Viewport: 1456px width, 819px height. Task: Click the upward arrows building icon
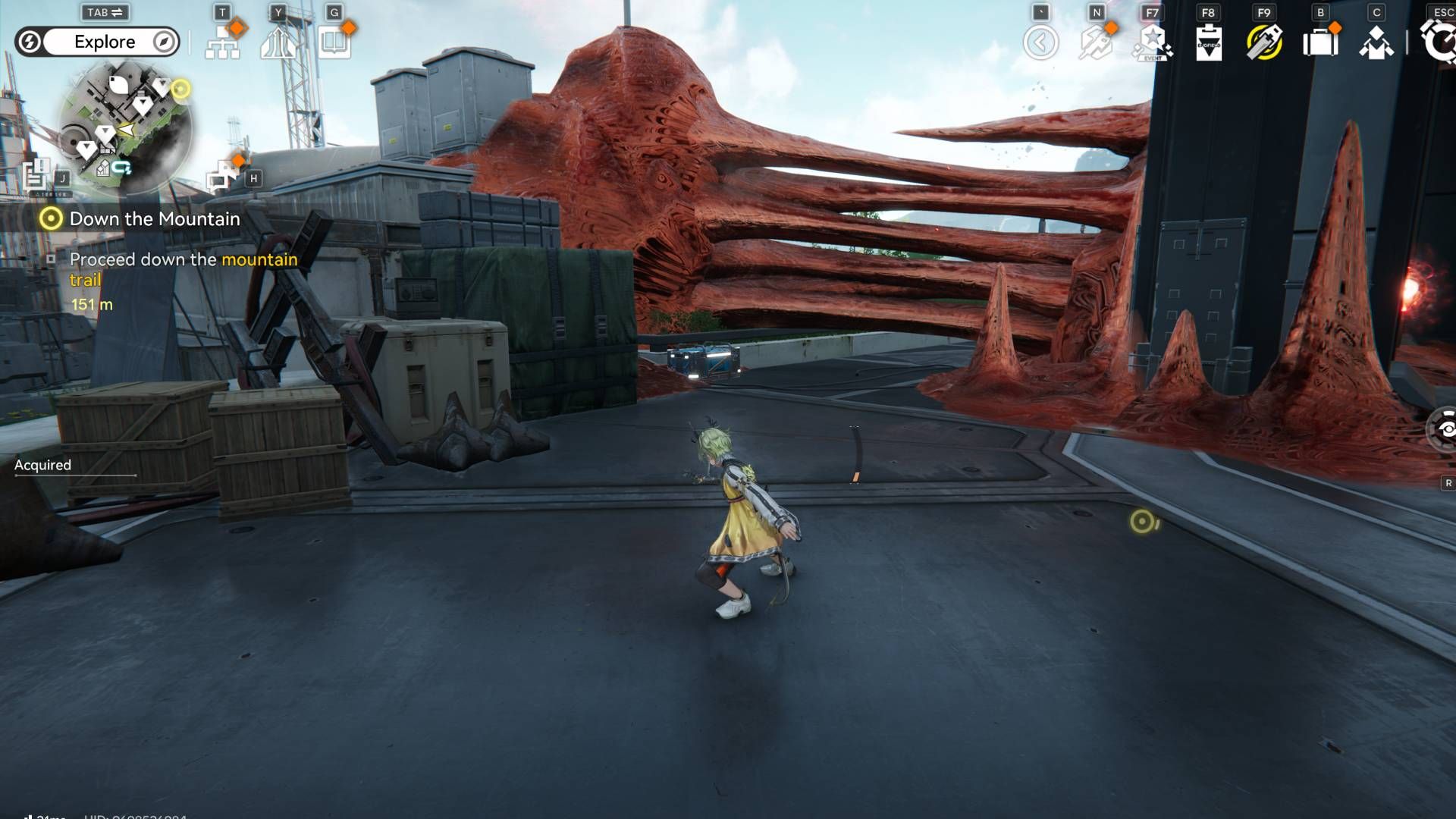[x=278, y=43]
